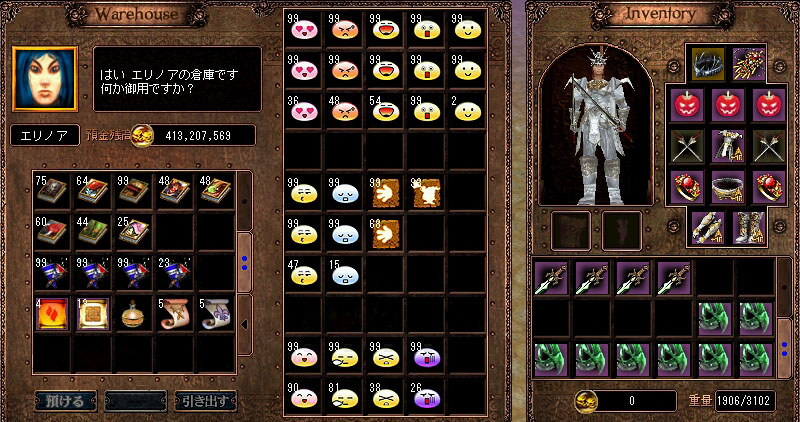Select the yellow smiley stack of 2
Image resolution: width=800 pixels, height=422 pixels.
click(465, 110)
